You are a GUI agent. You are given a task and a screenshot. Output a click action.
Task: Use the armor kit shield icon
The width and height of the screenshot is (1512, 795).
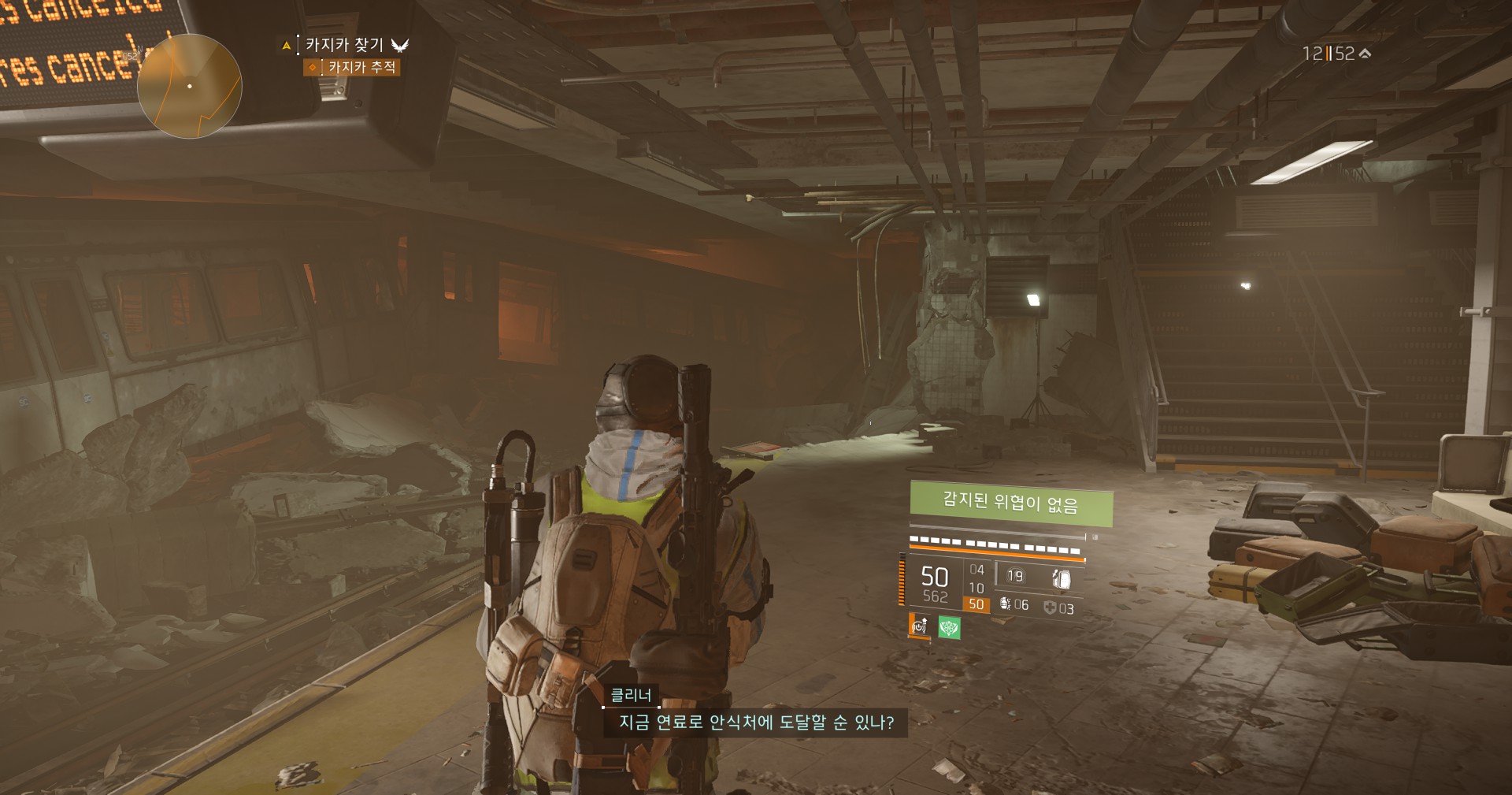point(1050,607)
